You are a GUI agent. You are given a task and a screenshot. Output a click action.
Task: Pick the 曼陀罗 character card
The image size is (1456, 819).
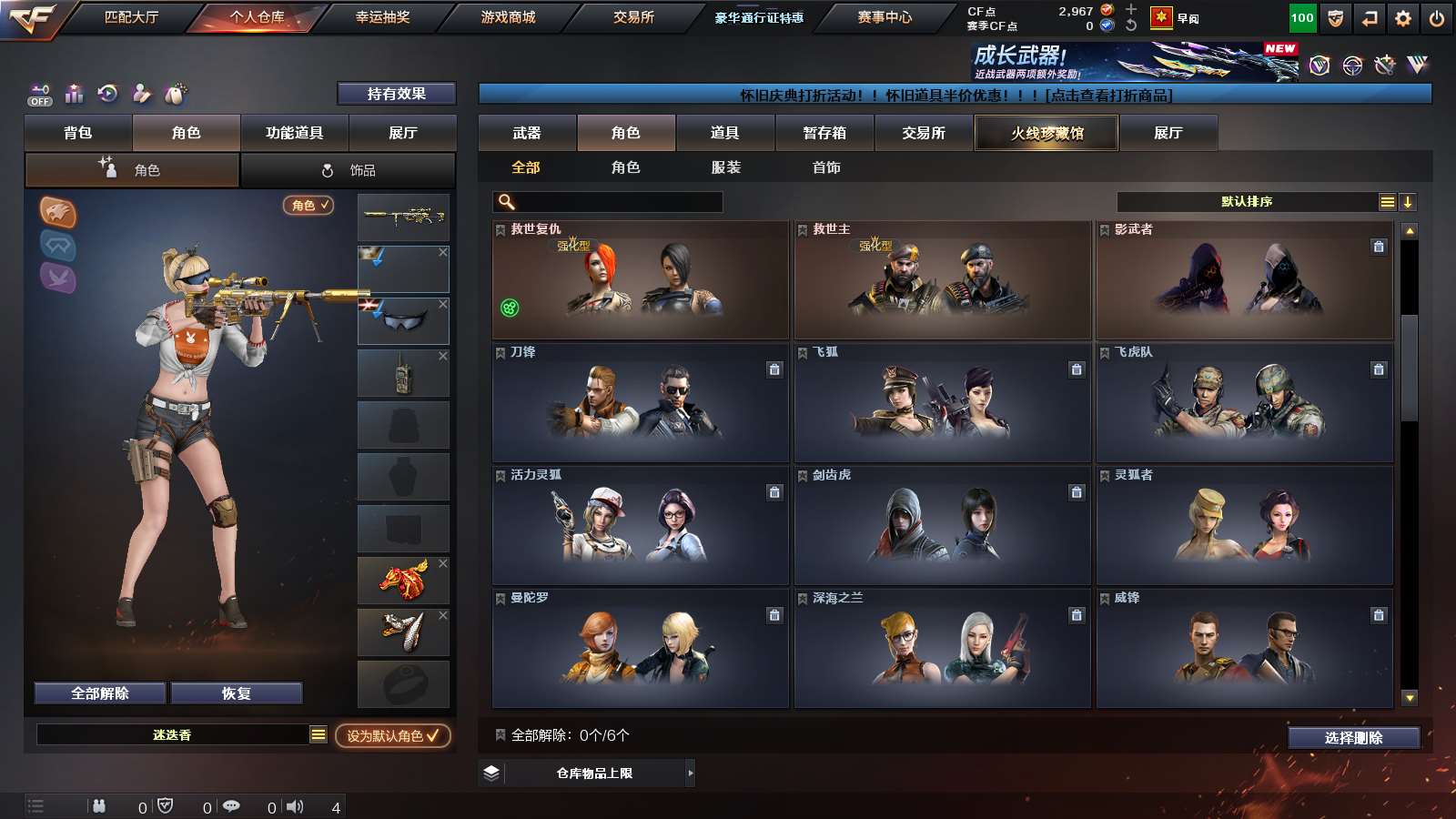[x=640, y=649]
